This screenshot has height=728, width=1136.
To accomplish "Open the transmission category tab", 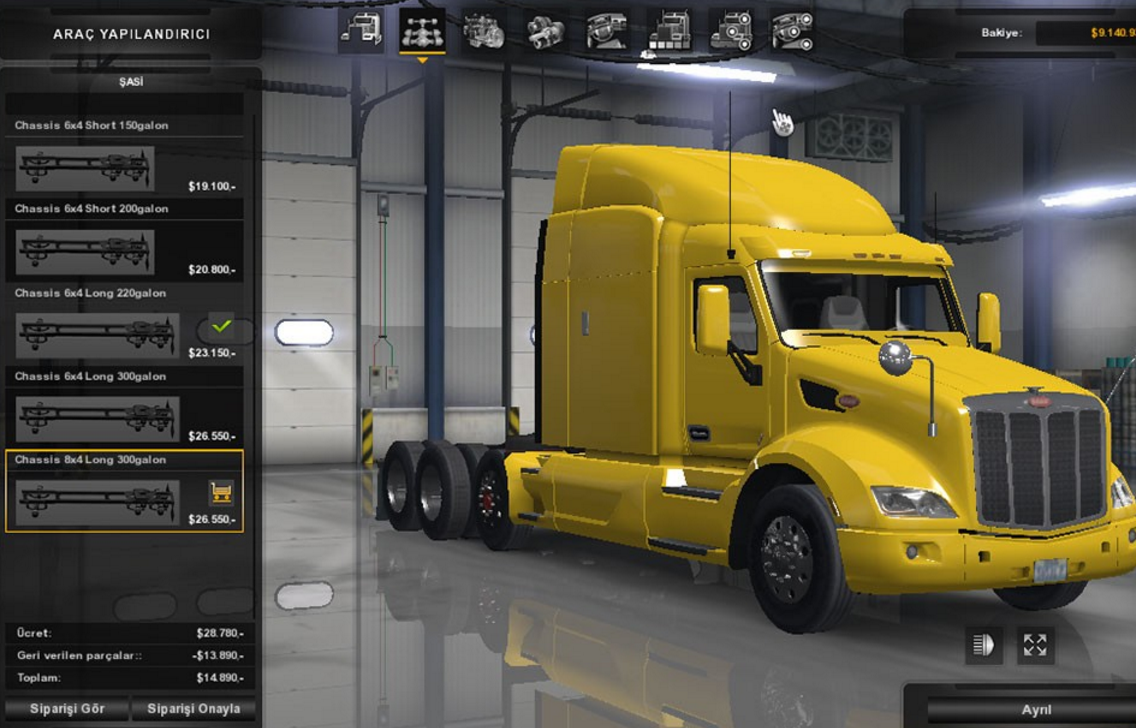I will [546, 31].
